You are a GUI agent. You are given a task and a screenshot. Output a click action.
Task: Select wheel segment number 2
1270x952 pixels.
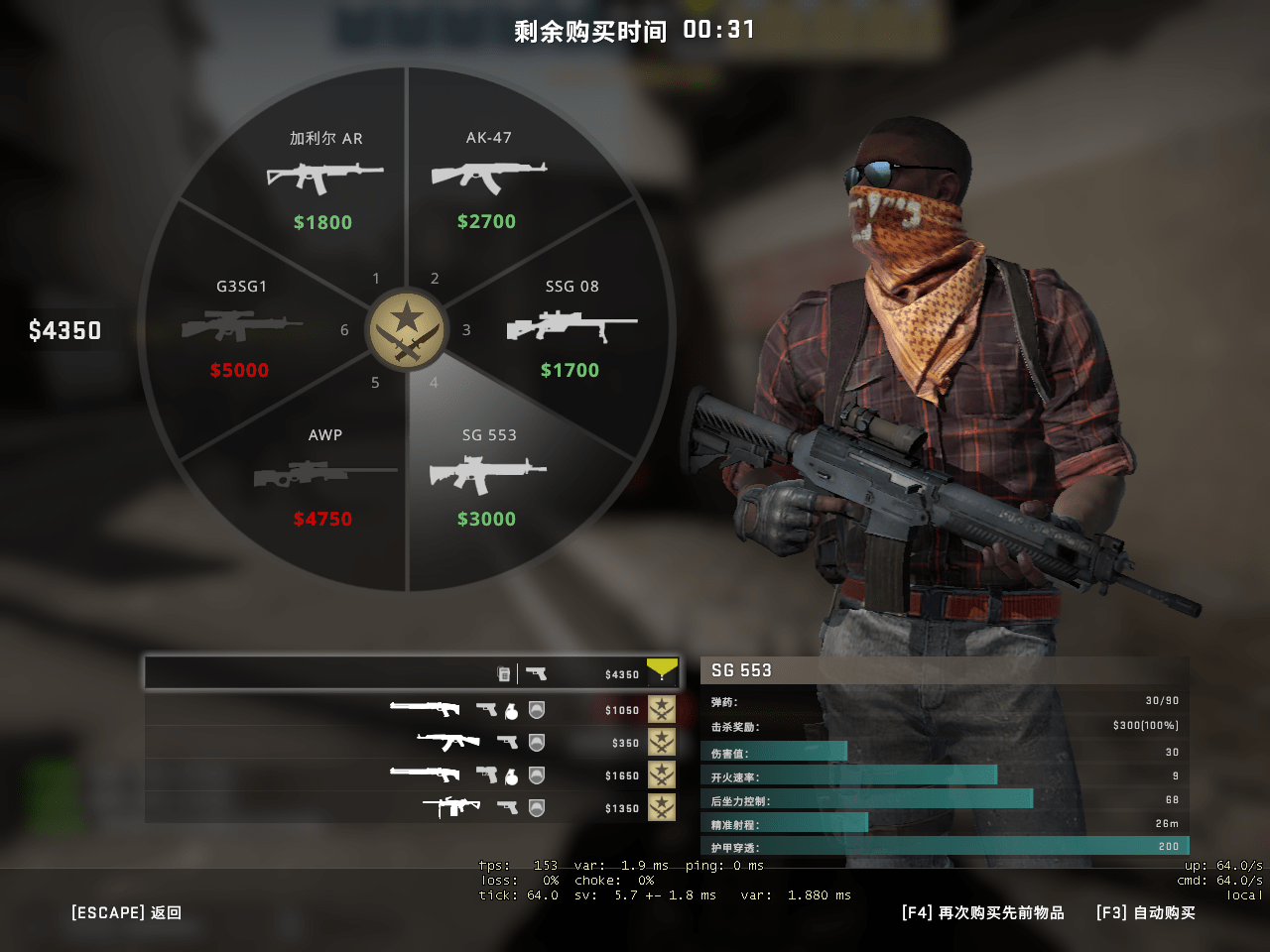pyautogui.click(x=434, y=279)
